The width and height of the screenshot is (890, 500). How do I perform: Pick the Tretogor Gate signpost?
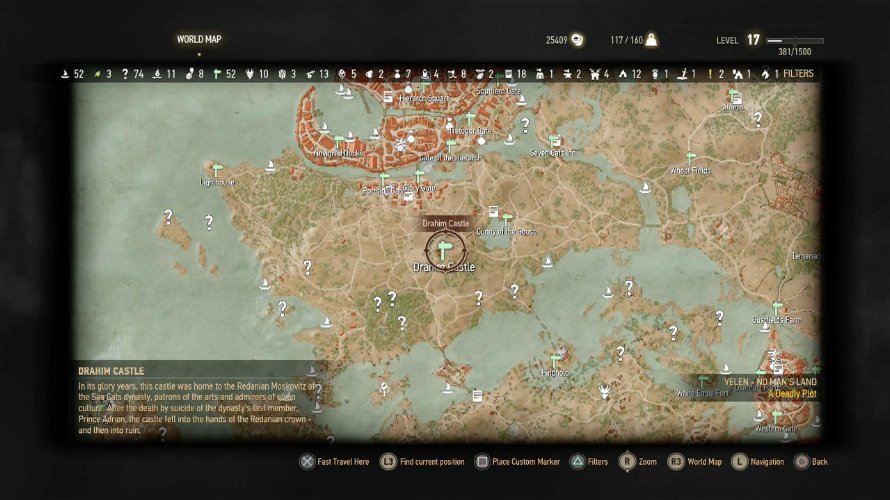468,118
